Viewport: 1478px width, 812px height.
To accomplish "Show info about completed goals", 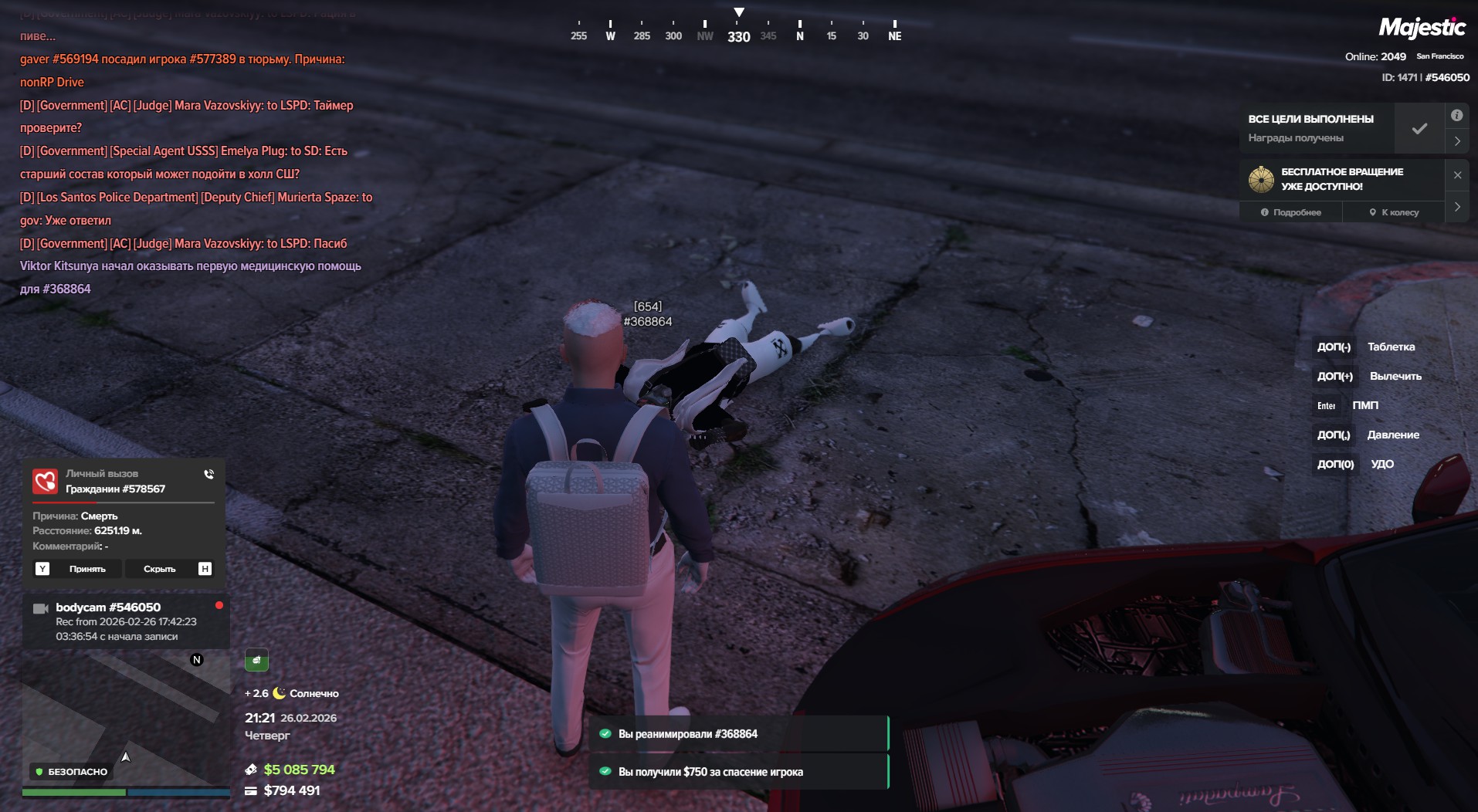I will [1456, 116].
